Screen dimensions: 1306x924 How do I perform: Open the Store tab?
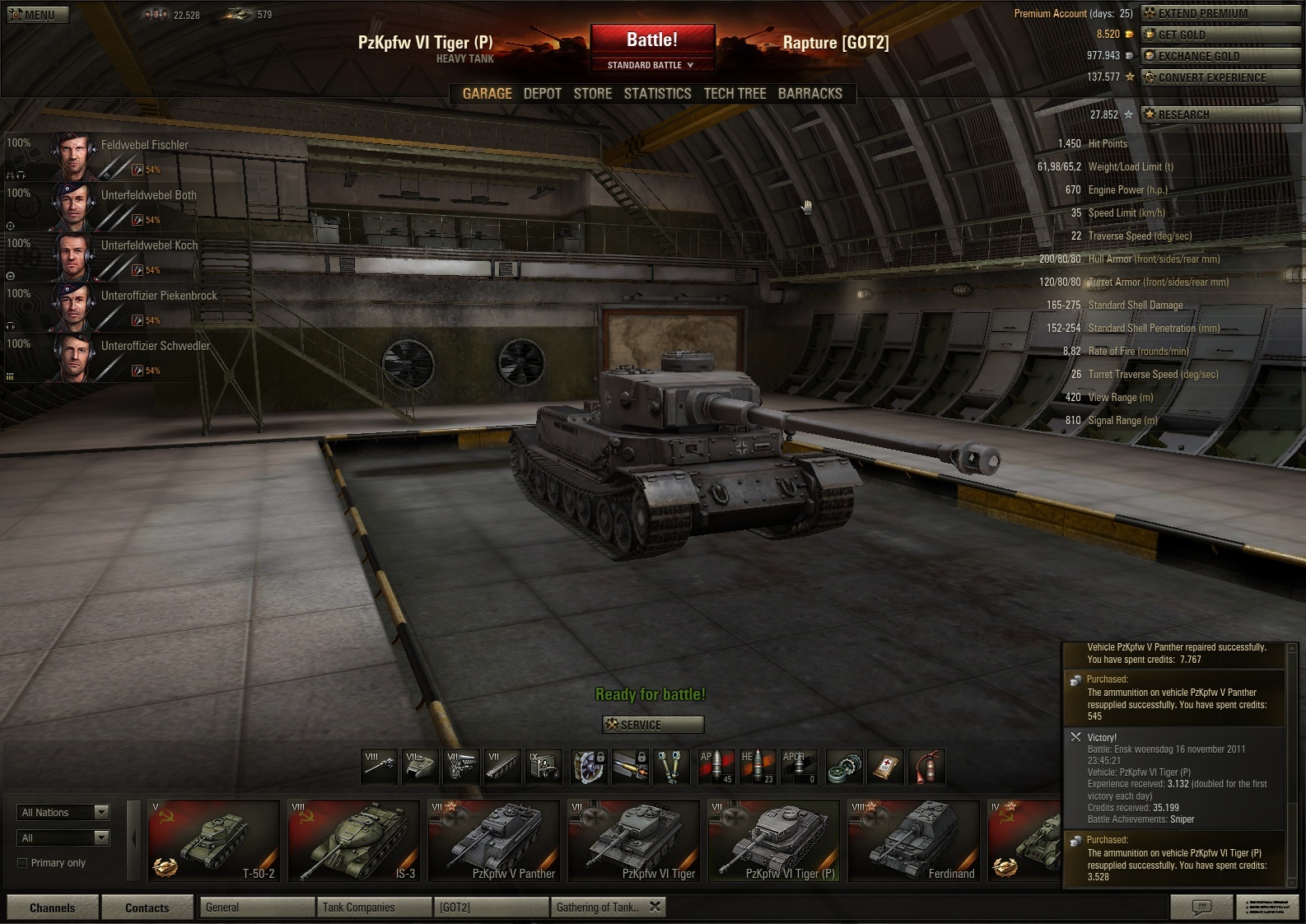pyautogui.click(x=592, y=94)
